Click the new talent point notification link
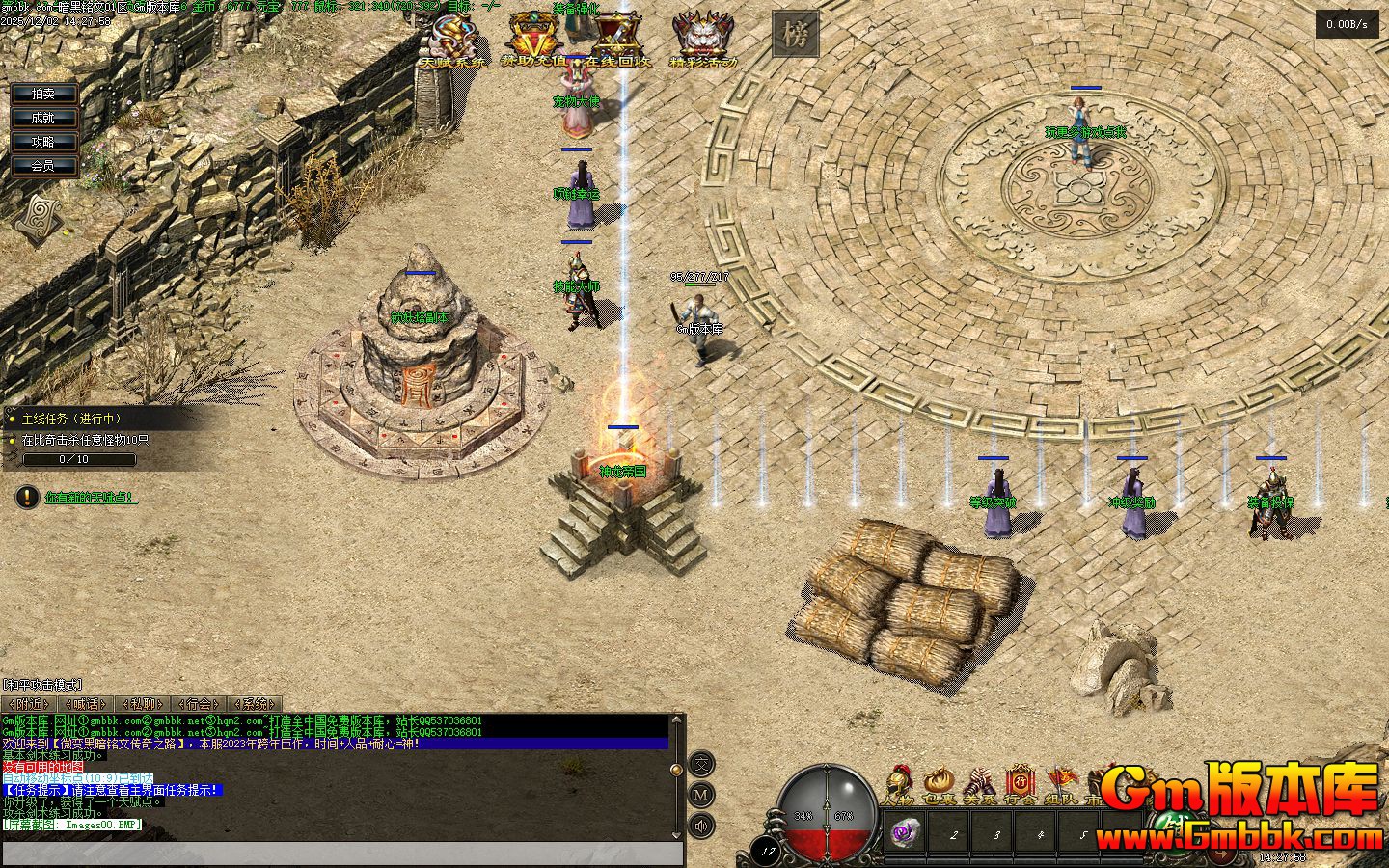 click(x=91, y=498)
